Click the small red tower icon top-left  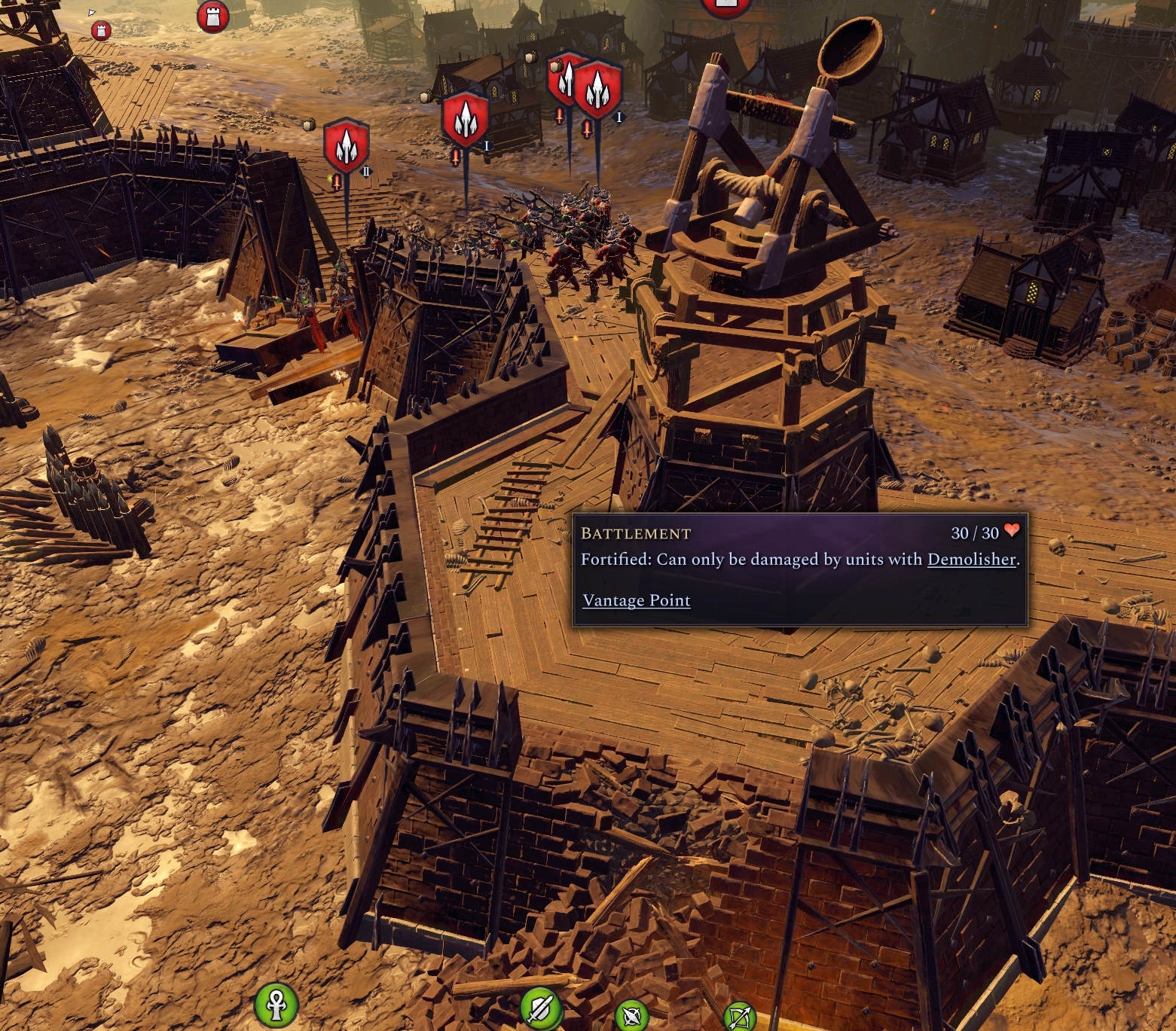pos(101,31)
